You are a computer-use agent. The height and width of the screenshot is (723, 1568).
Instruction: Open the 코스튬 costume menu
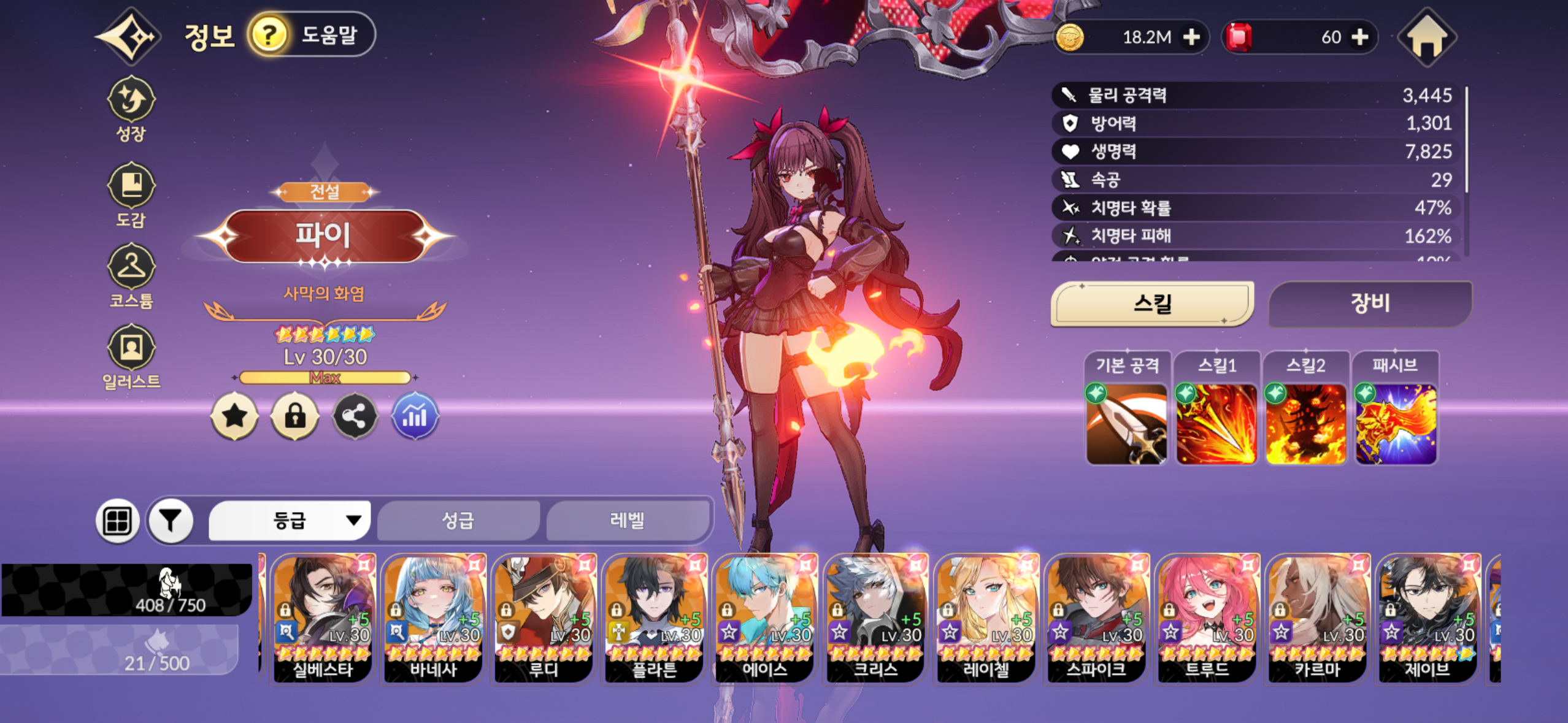point(131,276)
